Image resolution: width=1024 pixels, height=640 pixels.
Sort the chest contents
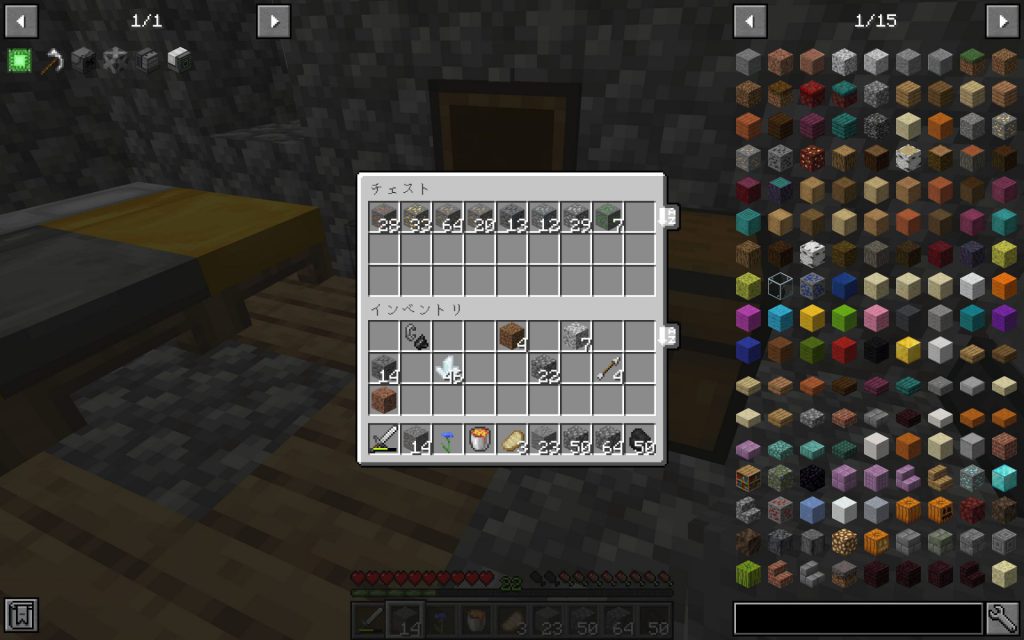(x=667, y=216)
